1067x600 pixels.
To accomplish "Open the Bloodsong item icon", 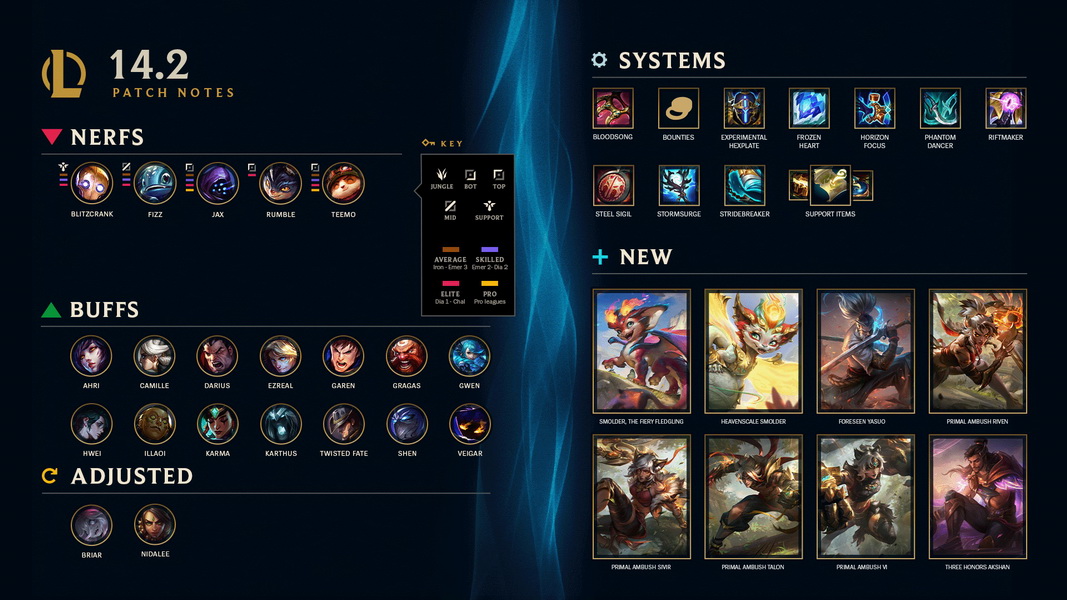I will coord(613,108).
